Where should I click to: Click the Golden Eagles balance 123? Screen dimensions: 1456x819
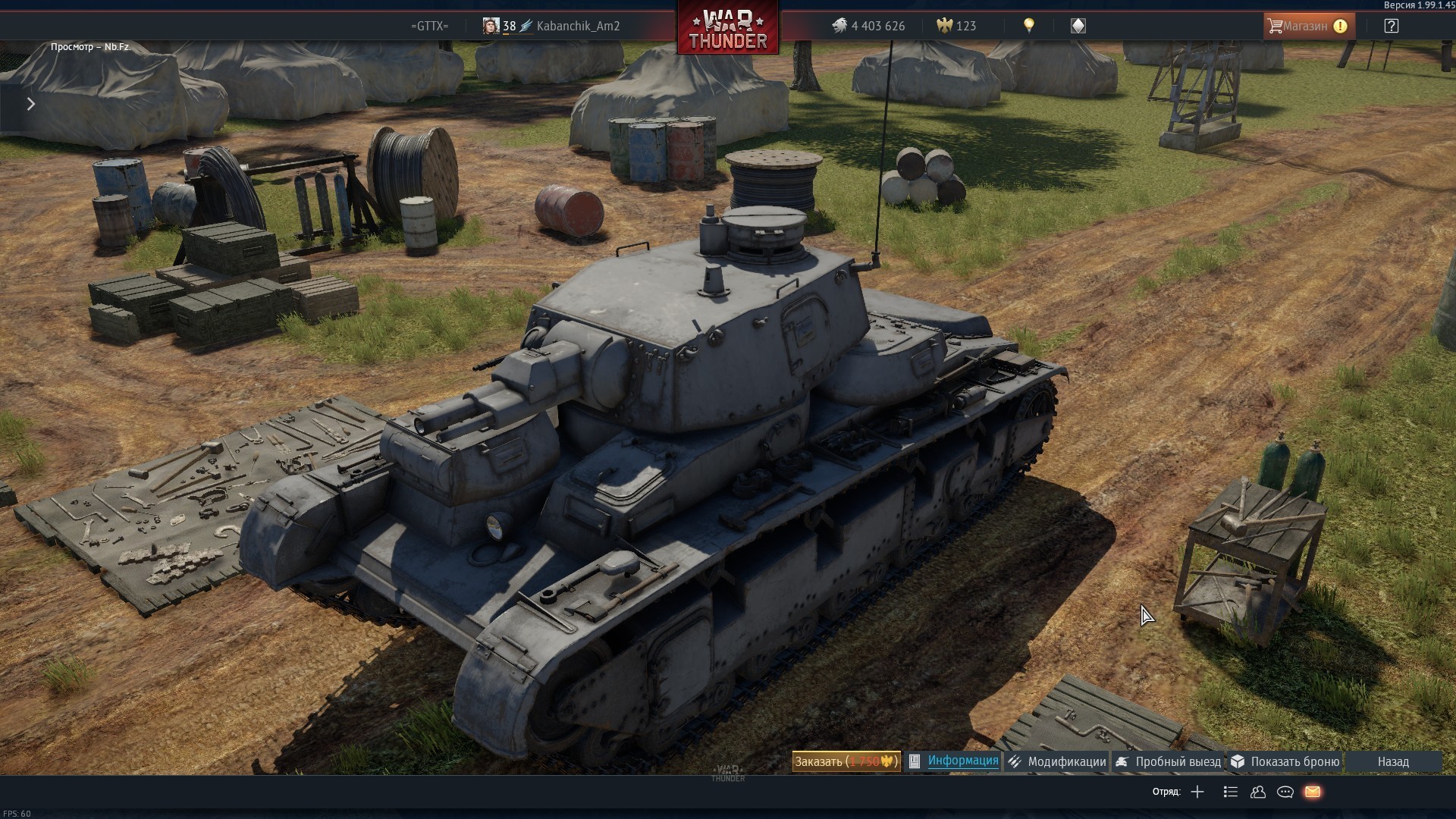957,26
